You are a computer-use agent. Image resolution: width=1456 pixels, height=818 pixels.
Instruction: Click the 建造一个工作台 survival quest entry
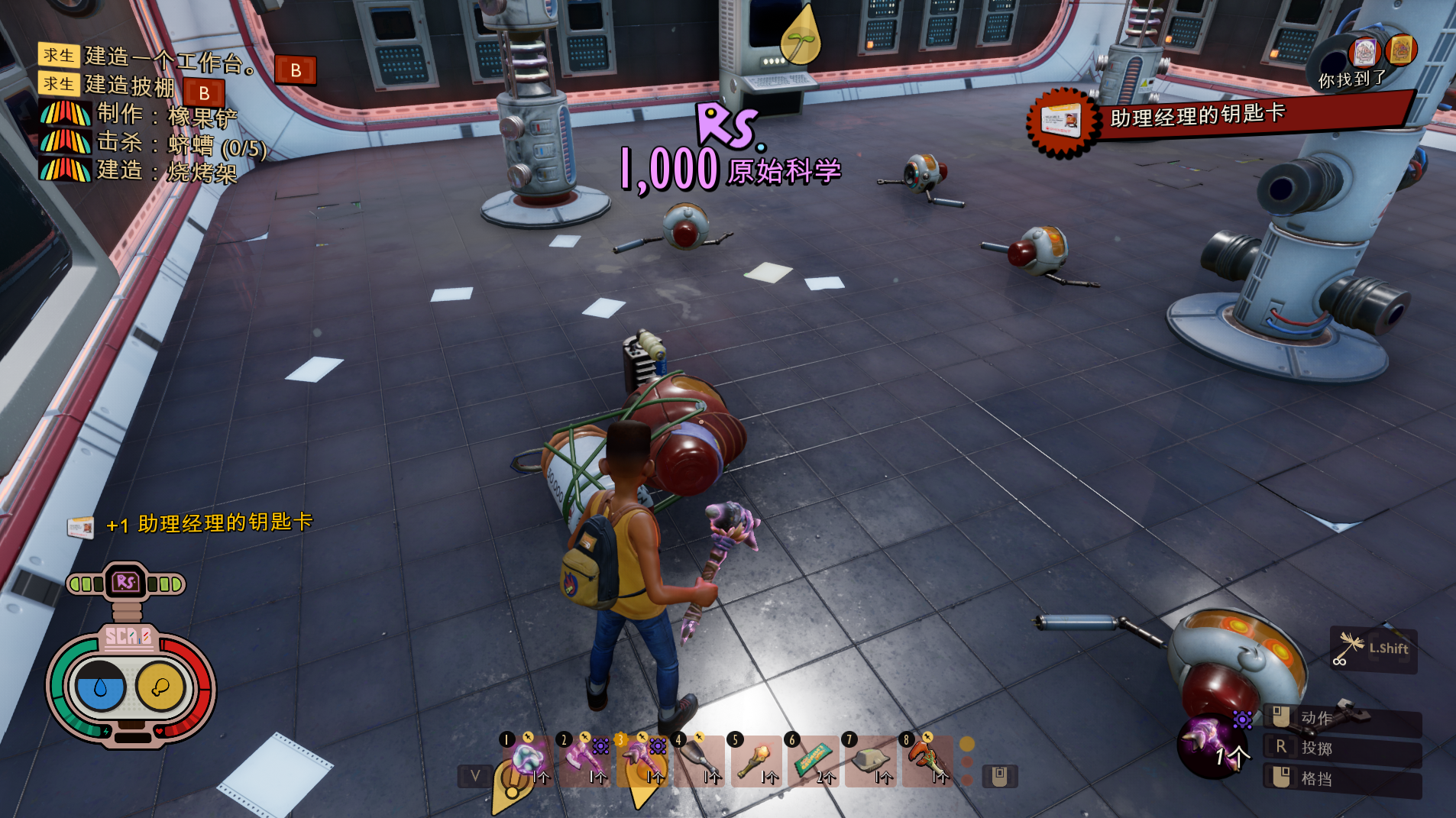click(x=170, y=58)
